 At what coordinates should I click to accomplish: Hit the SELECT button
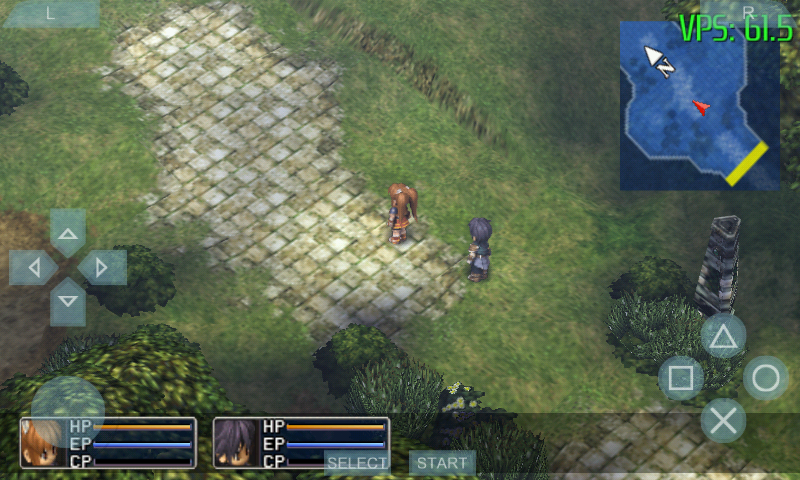tap(357, 463)
